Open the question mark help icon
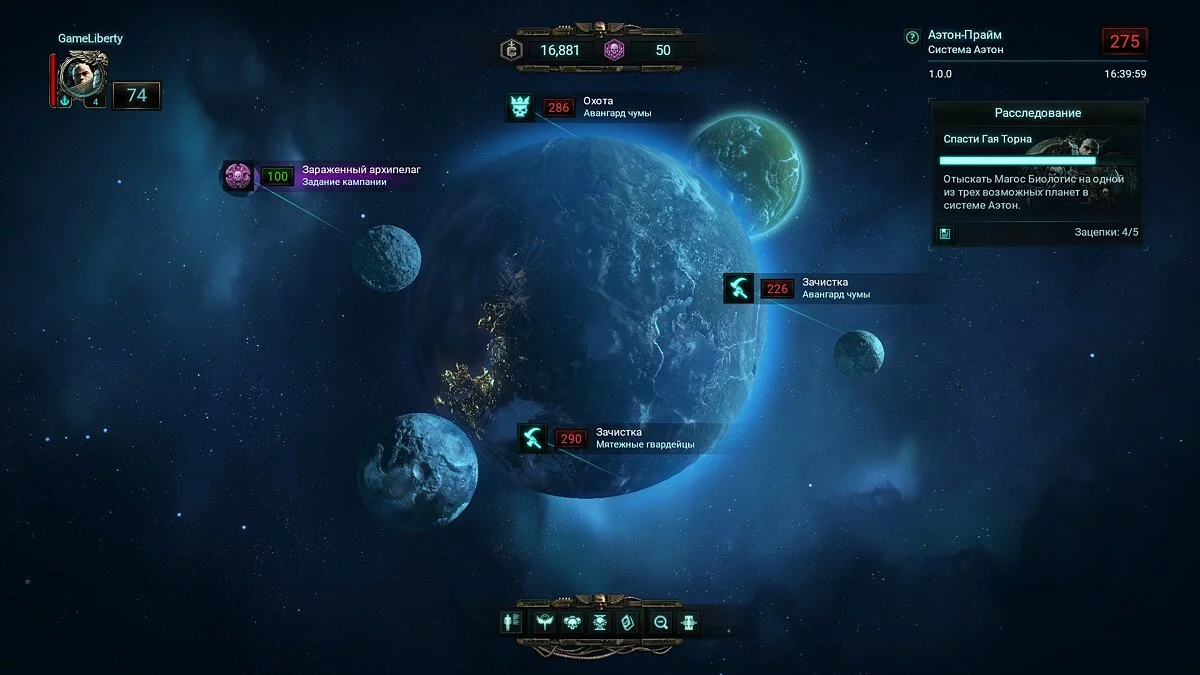 (911, 37)
